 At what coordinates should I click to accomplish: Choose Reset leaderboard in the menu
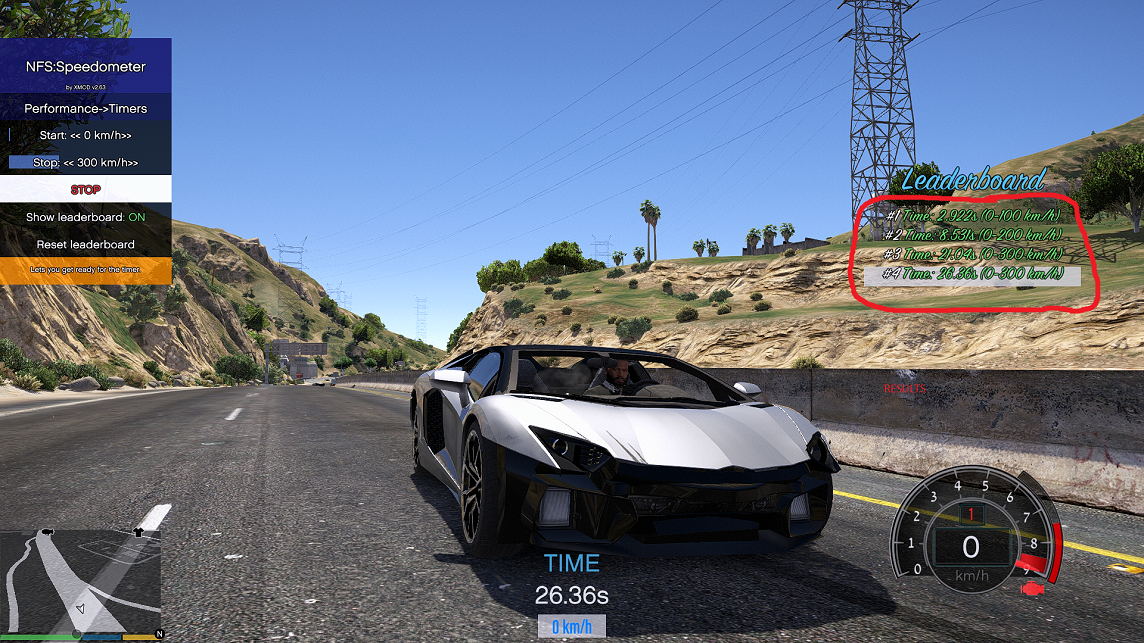point(86,244)
